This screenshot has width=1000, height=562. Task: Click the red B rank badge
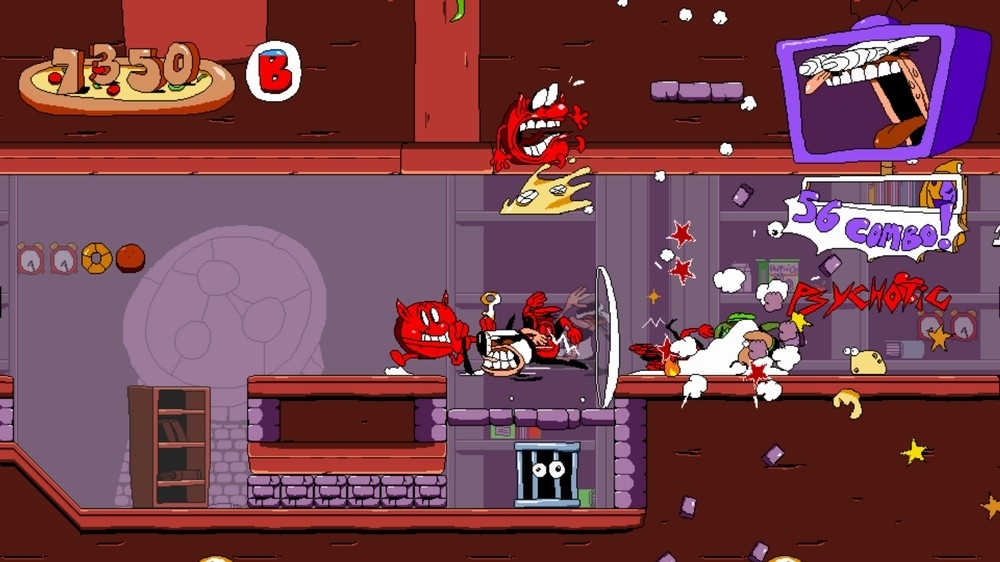272,72
